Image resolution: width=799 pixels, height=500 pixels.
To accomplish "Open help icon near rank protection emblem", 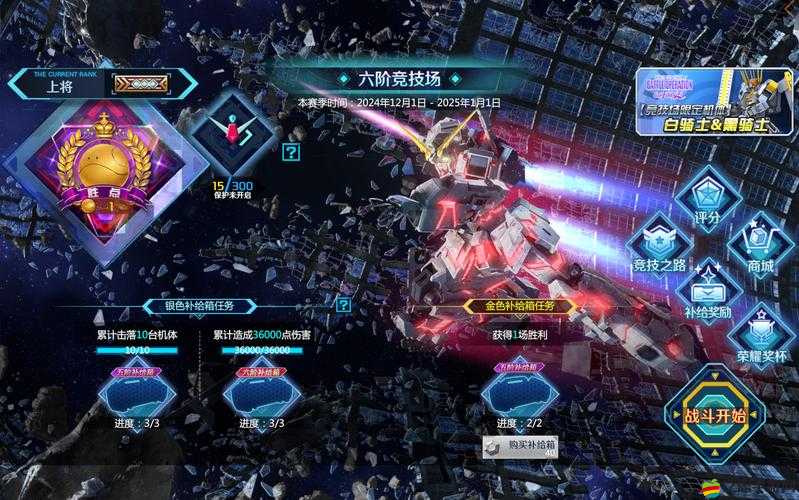I will pos(290,152).
